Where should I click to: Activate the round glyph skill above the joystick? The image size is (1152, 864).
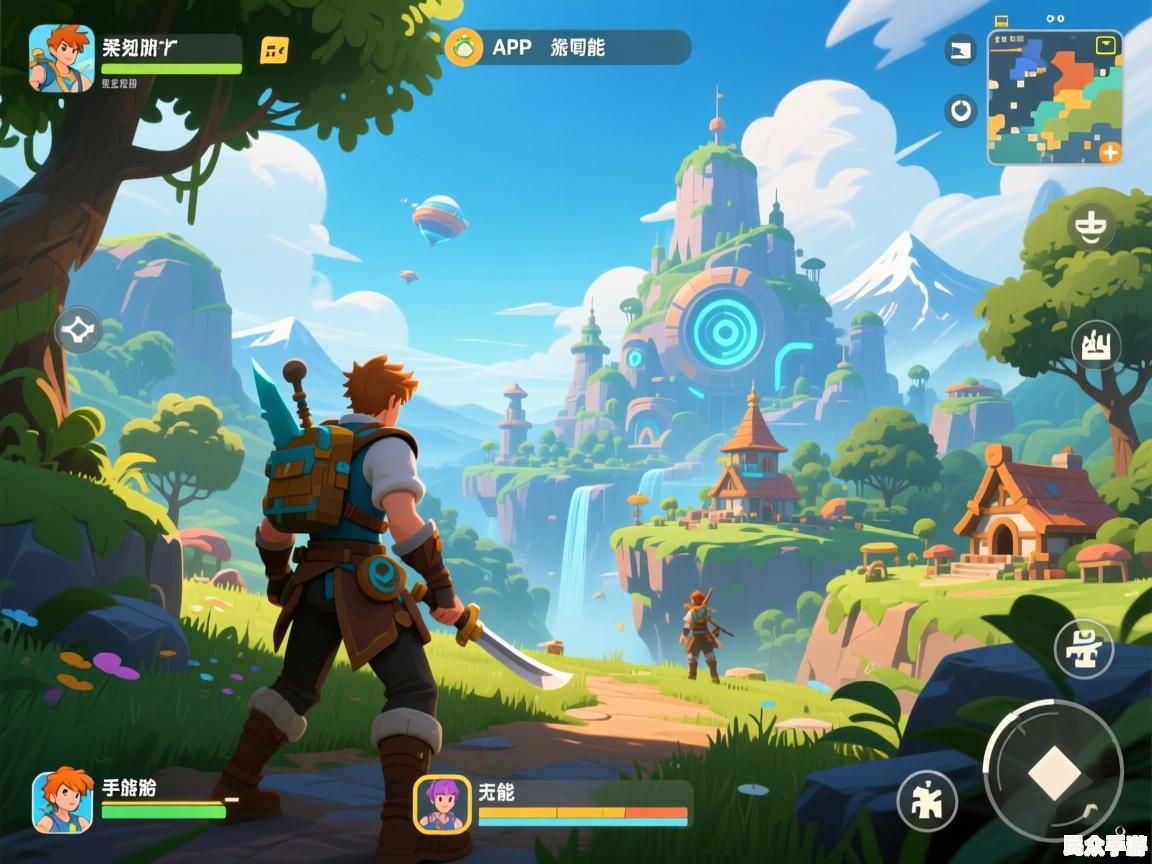[x=1083, y=647]
